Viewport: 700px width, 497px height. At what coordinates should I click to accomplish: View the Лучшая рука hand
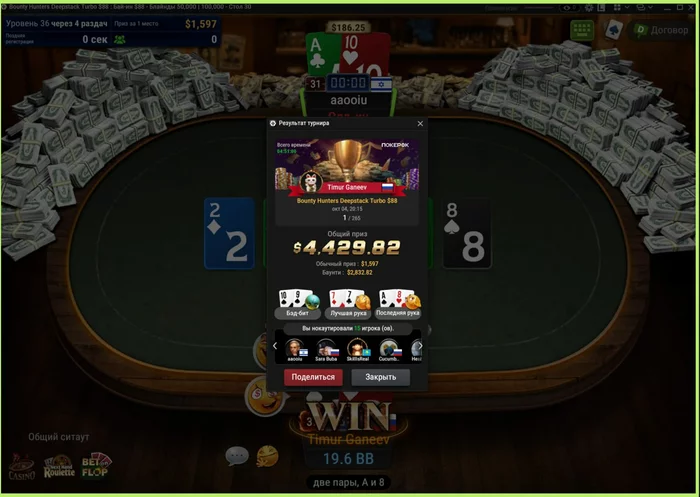pos(347,302)
